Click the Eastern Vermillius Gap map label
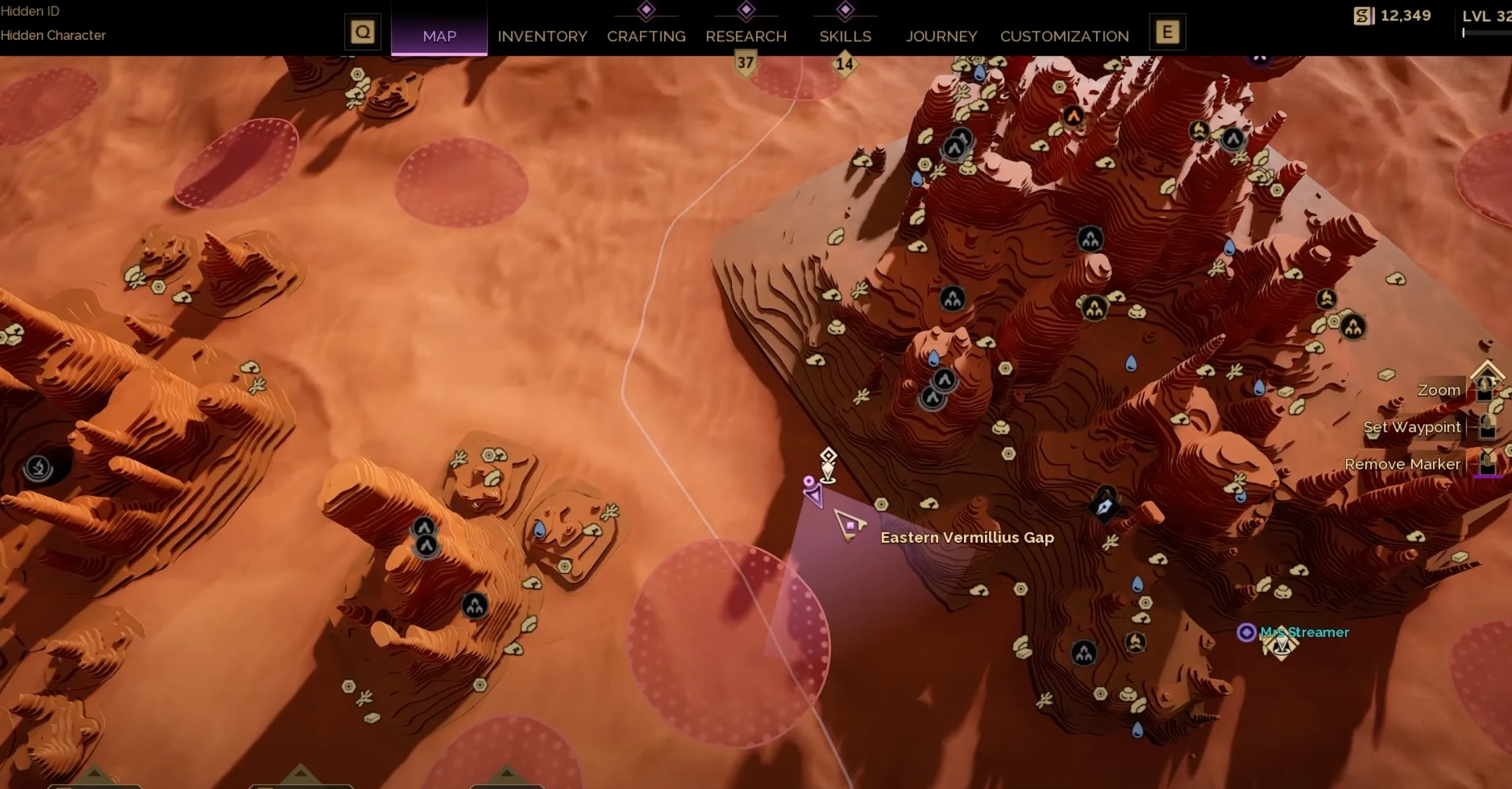The image size is (1512, 789). (x=967, y=537)
